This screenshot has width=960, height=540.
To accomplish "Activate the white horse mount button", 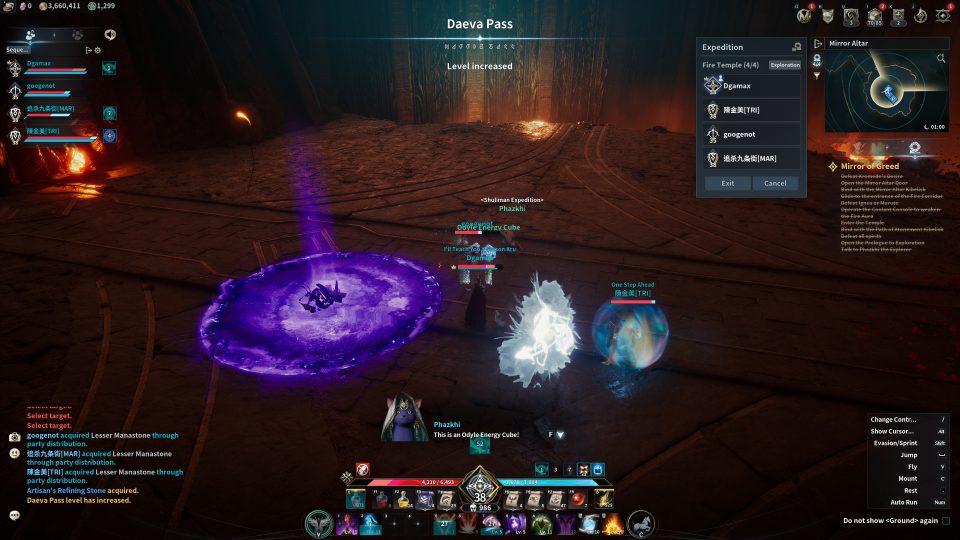I will 640,523.
